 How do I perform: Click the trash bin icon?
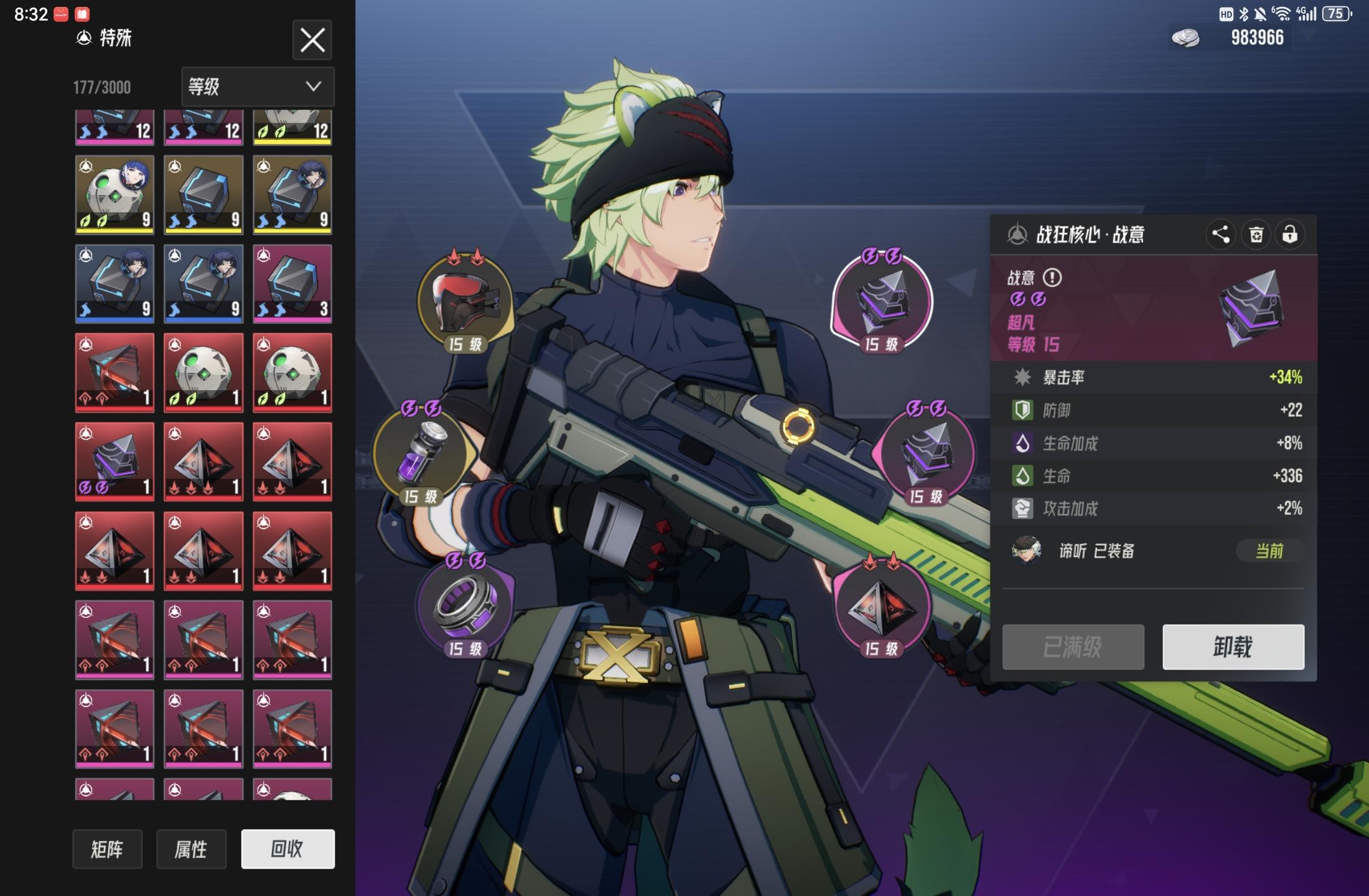[x=1256, y=235]
